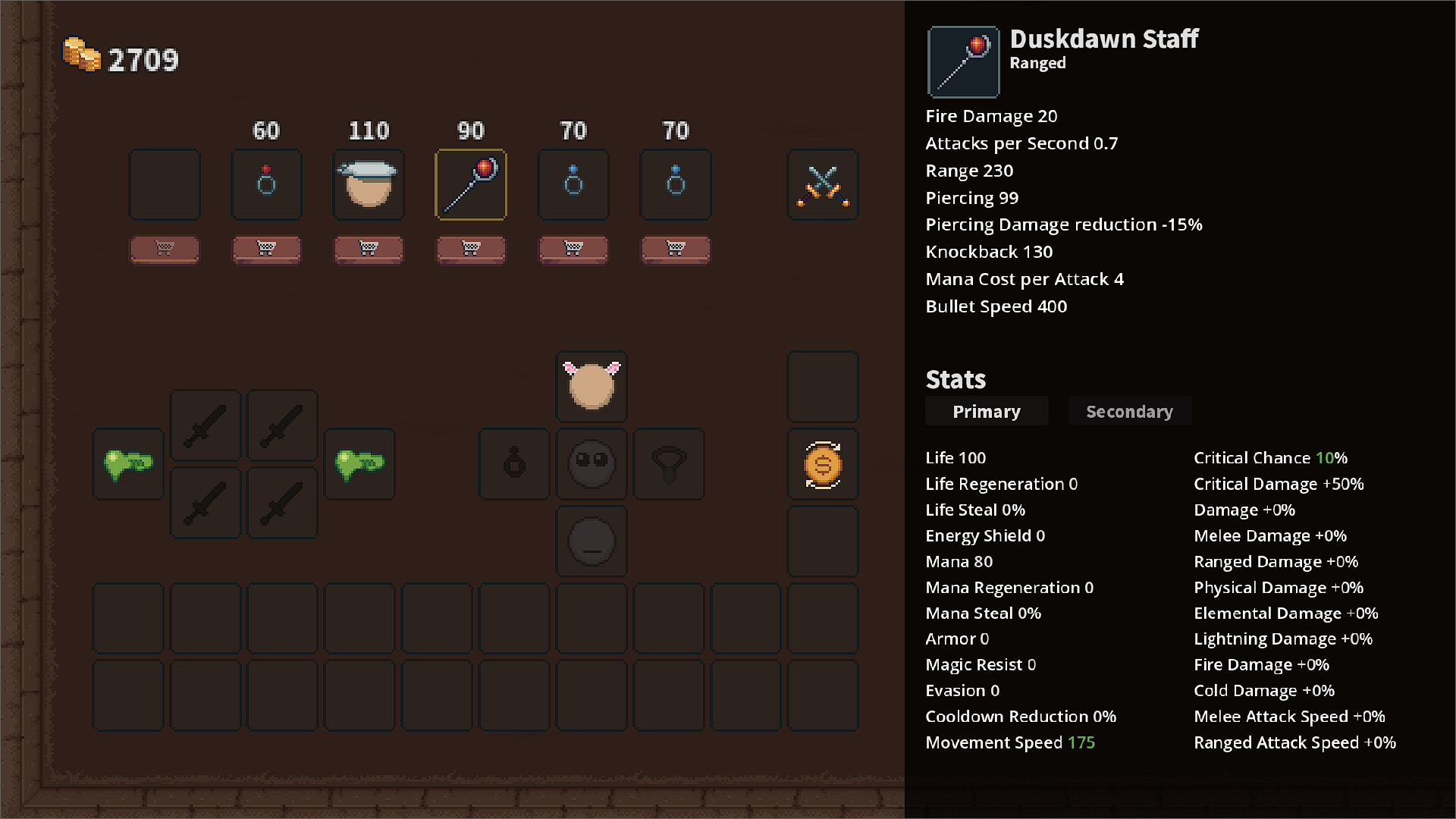Select the right green slime item

coord(359,464)
